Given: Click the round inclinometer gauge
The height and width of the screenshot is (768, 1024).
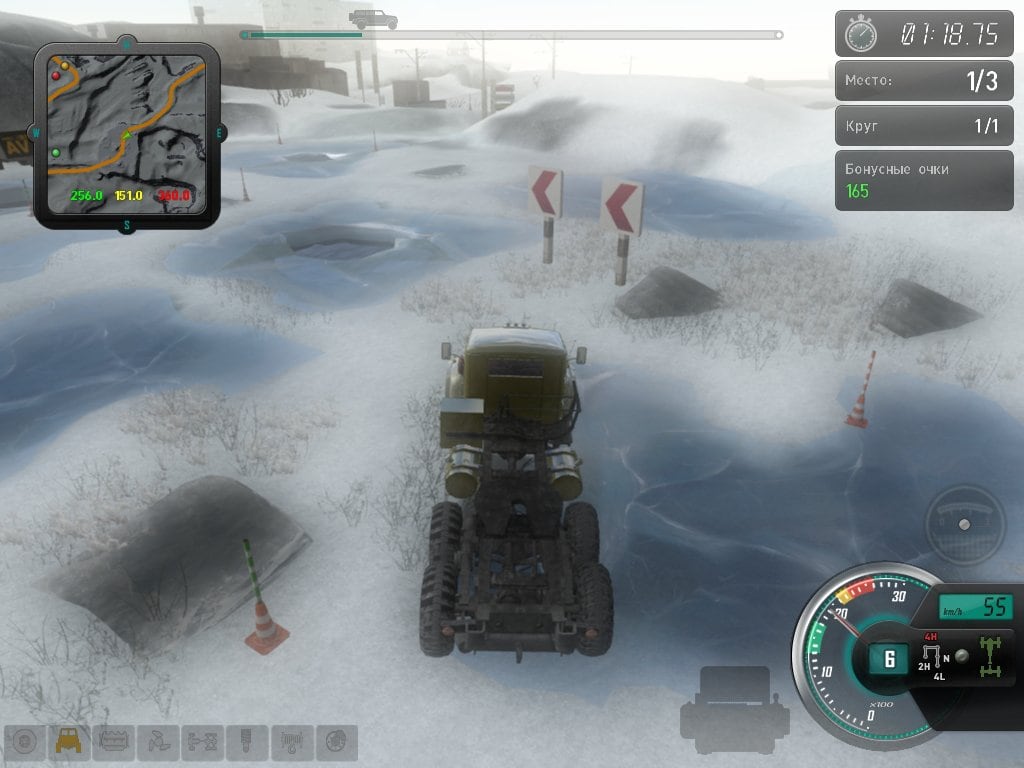Looking at the screenshot, I should (x=964, y=524).
